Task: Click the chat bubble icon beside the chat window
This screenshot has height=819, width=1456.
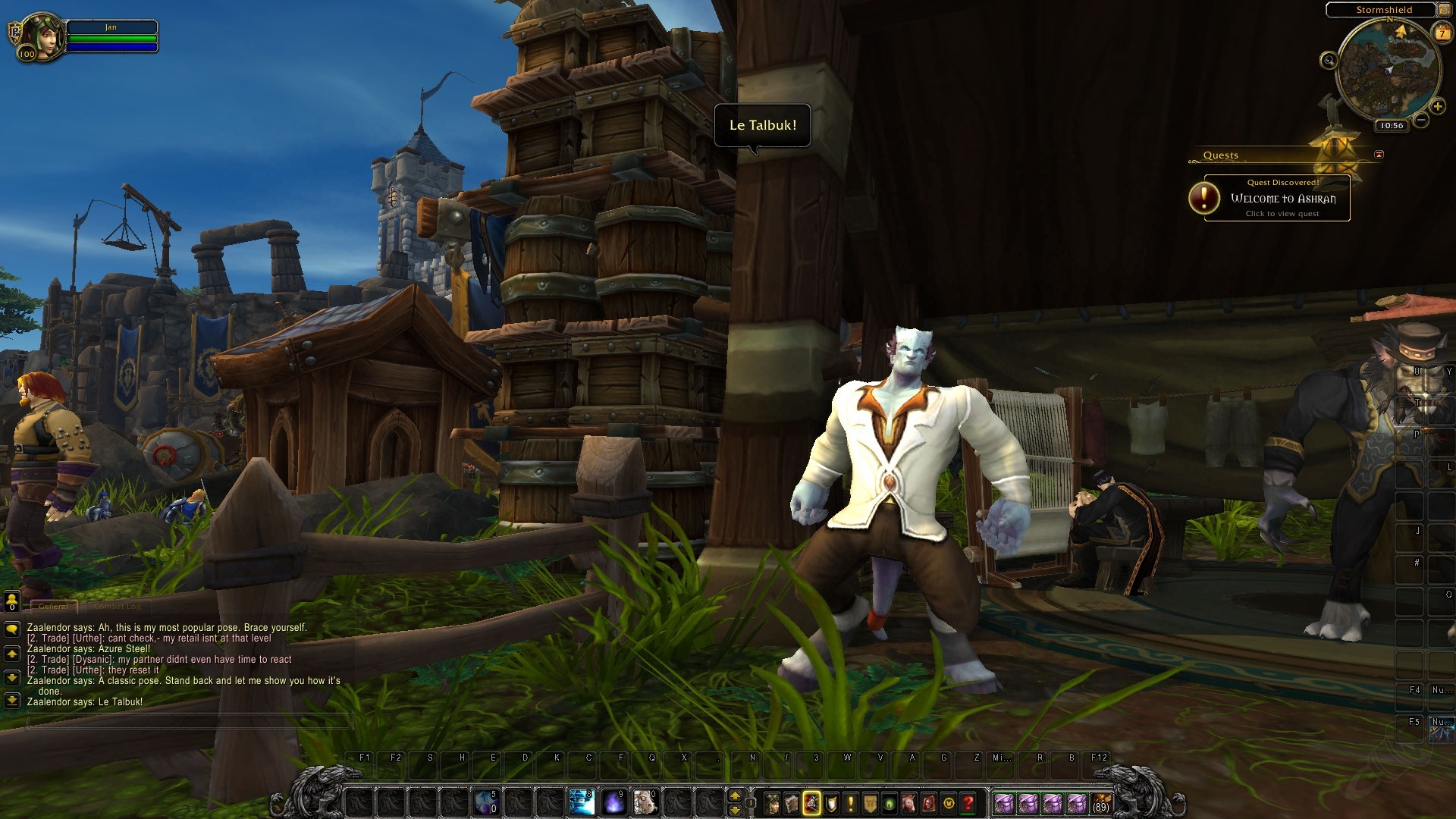Action: pos(13,628)
